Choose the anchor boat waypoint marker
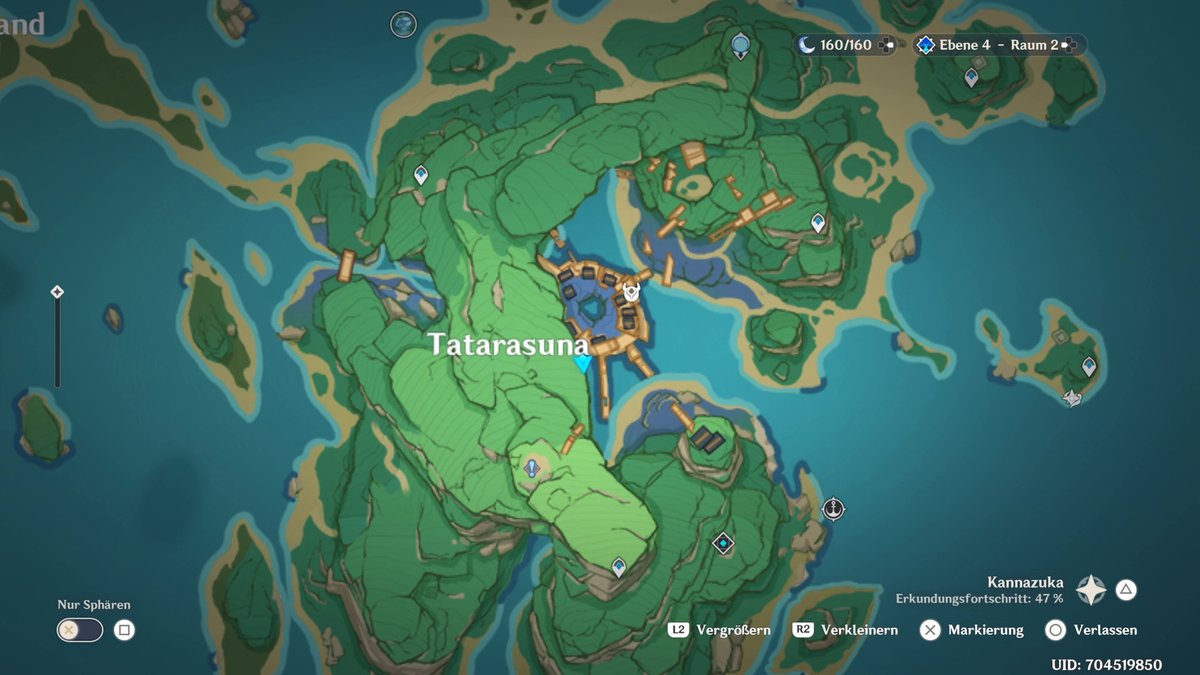The height and width of the screenshot is (675, 1200). pyautogui.click(x=833, y=510)
